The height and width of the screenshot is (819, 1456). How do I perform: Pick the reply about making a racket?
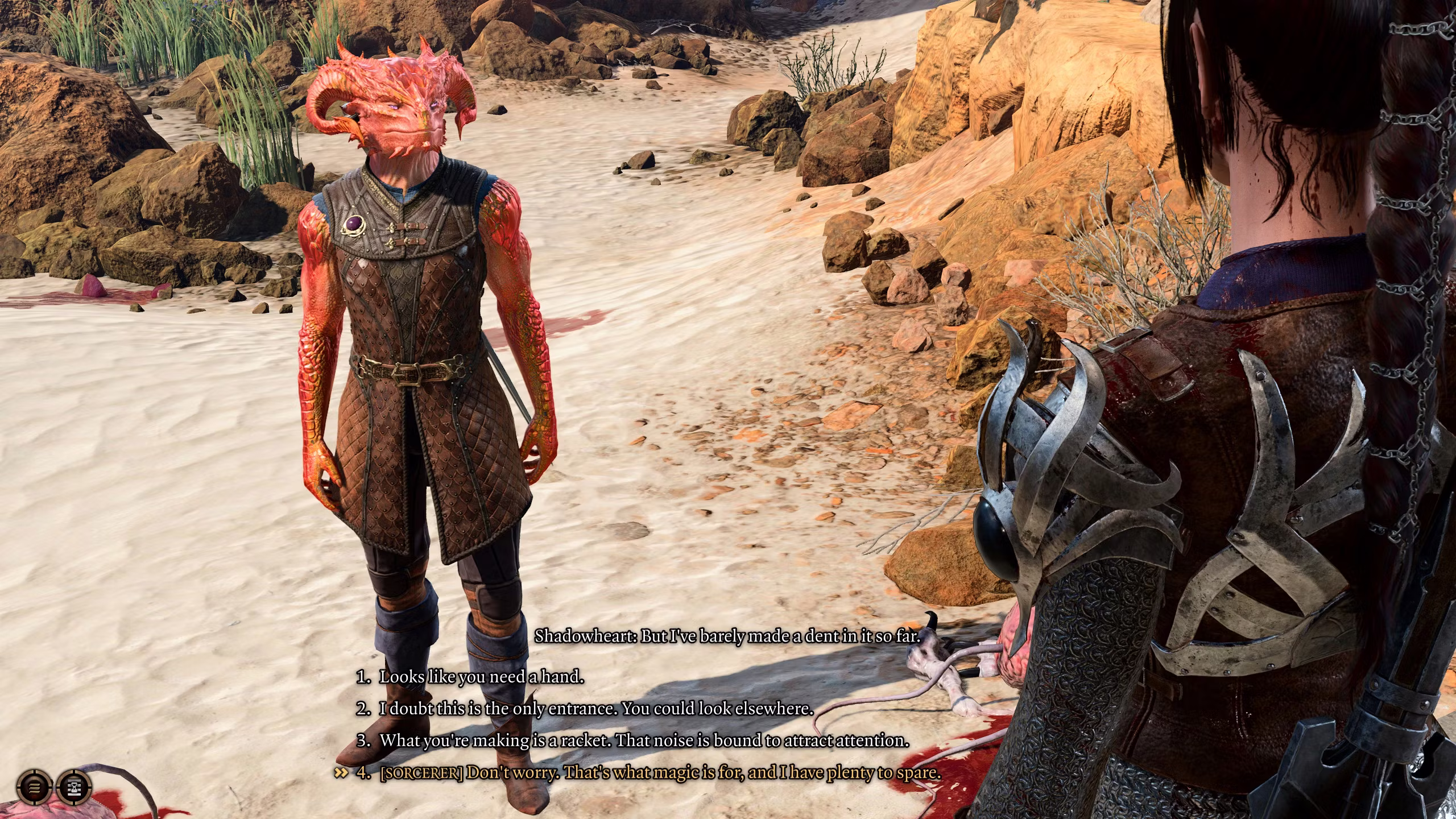pyautogui.click(x=644, y=741)
